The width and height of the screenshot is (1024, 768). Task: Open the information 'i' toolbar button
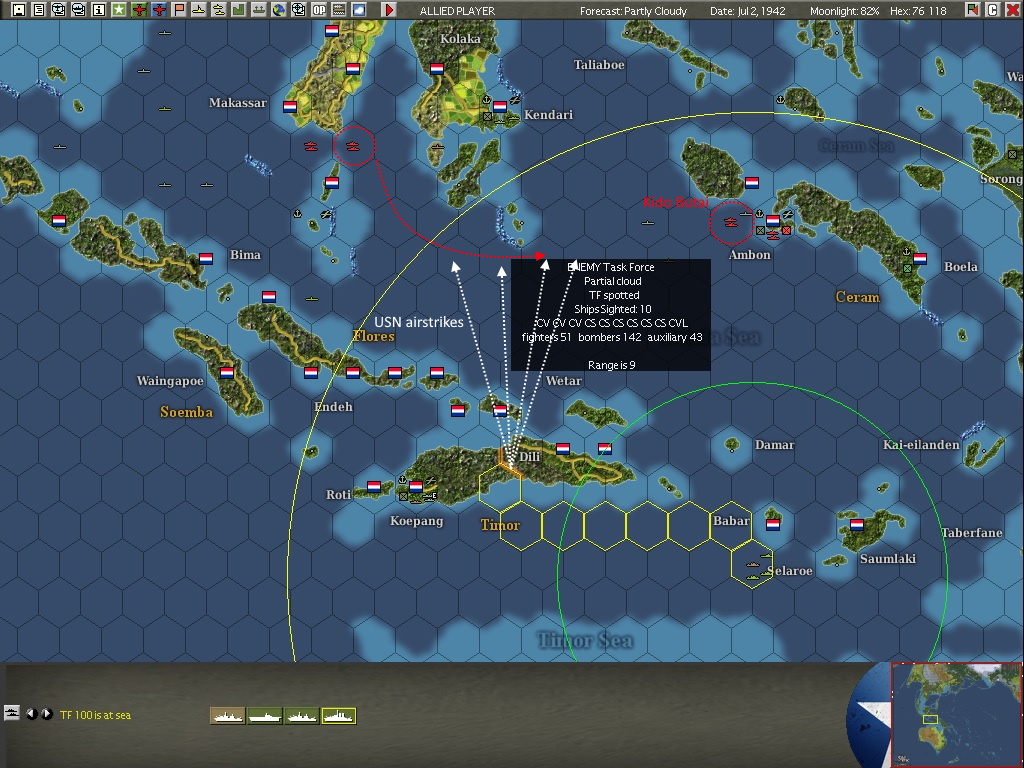tap(99, 10)
